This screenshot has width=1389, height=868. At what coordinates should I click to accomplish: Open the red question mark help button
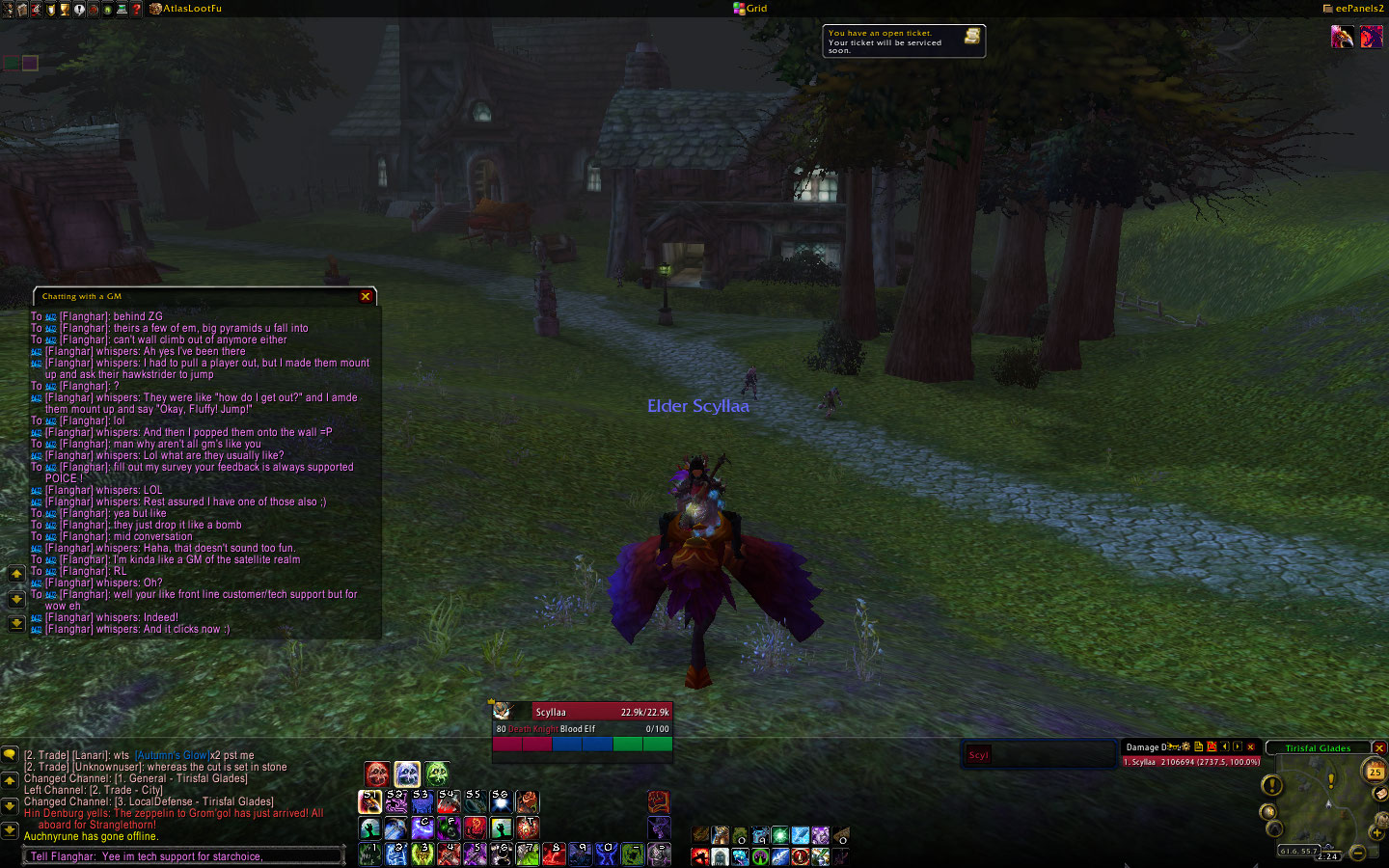tap(137, 9)
